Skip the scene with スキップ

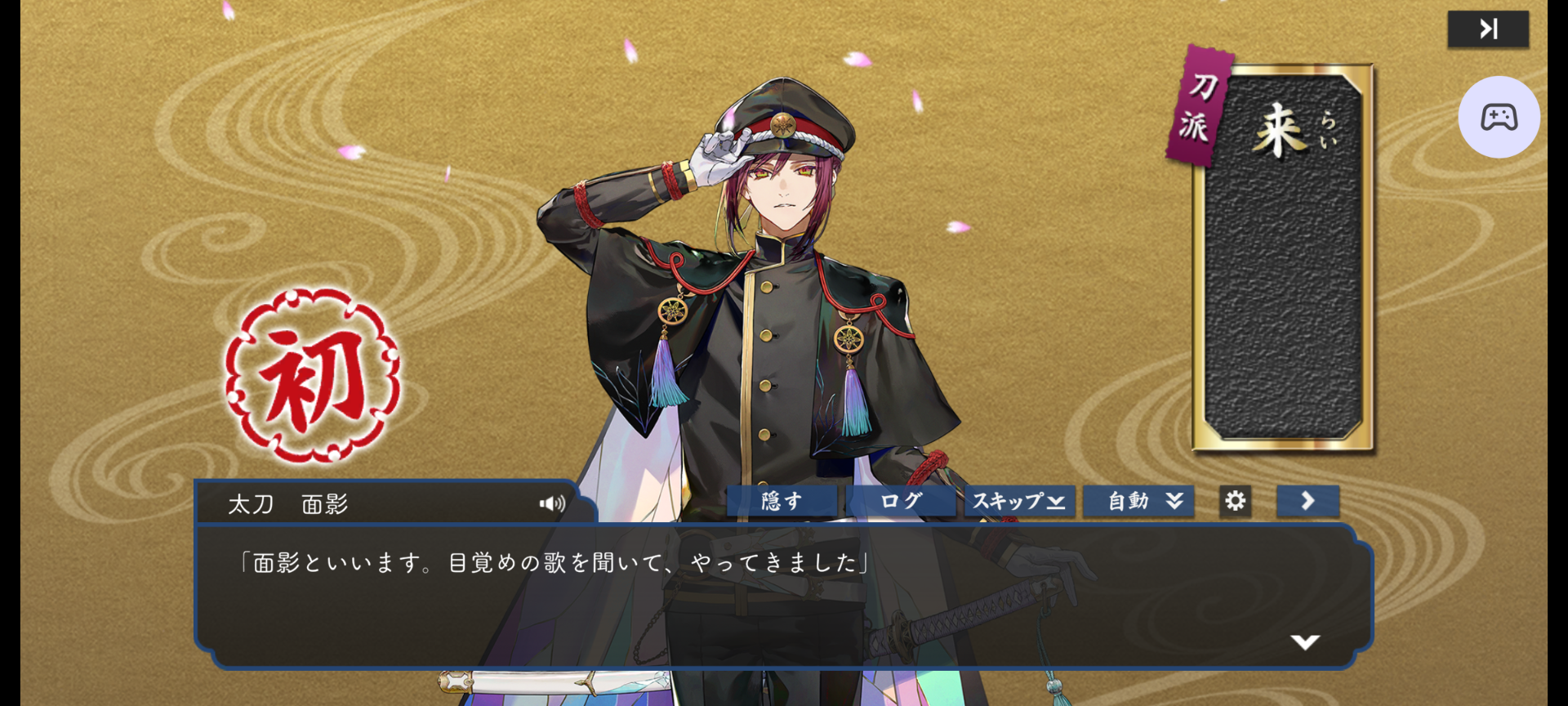1019,501
